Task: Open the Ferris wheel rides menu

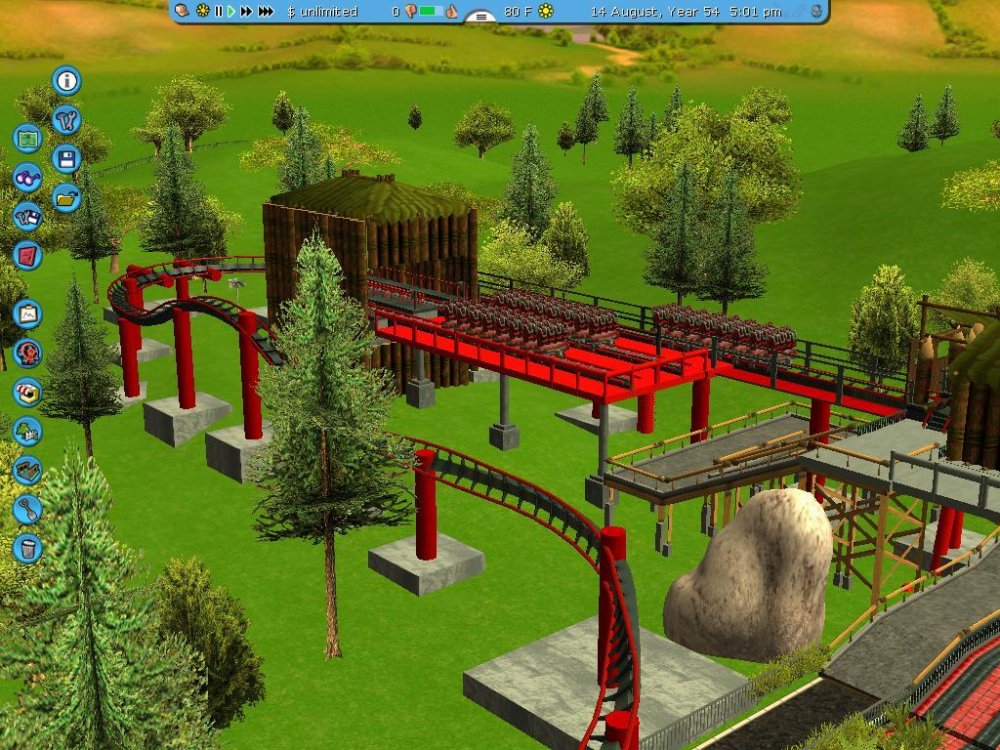Action: pyautogui.click(x=27, y=353)
